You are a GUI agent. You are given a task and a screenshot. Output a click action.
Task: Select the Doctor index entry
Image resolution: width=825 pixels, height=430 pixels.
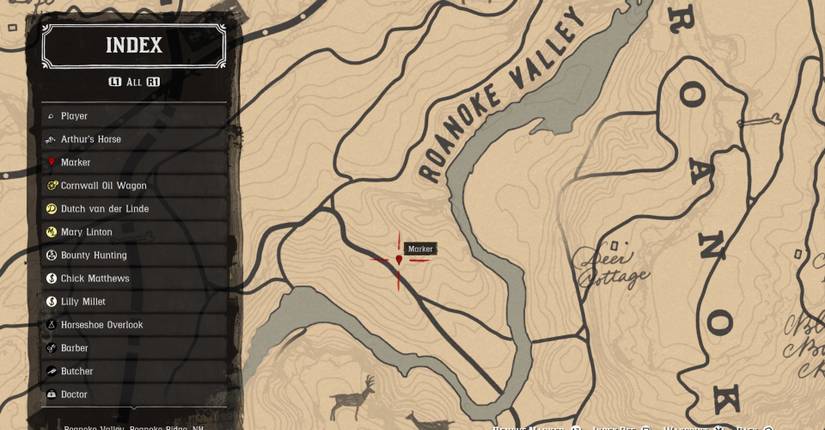click(134, 394)
